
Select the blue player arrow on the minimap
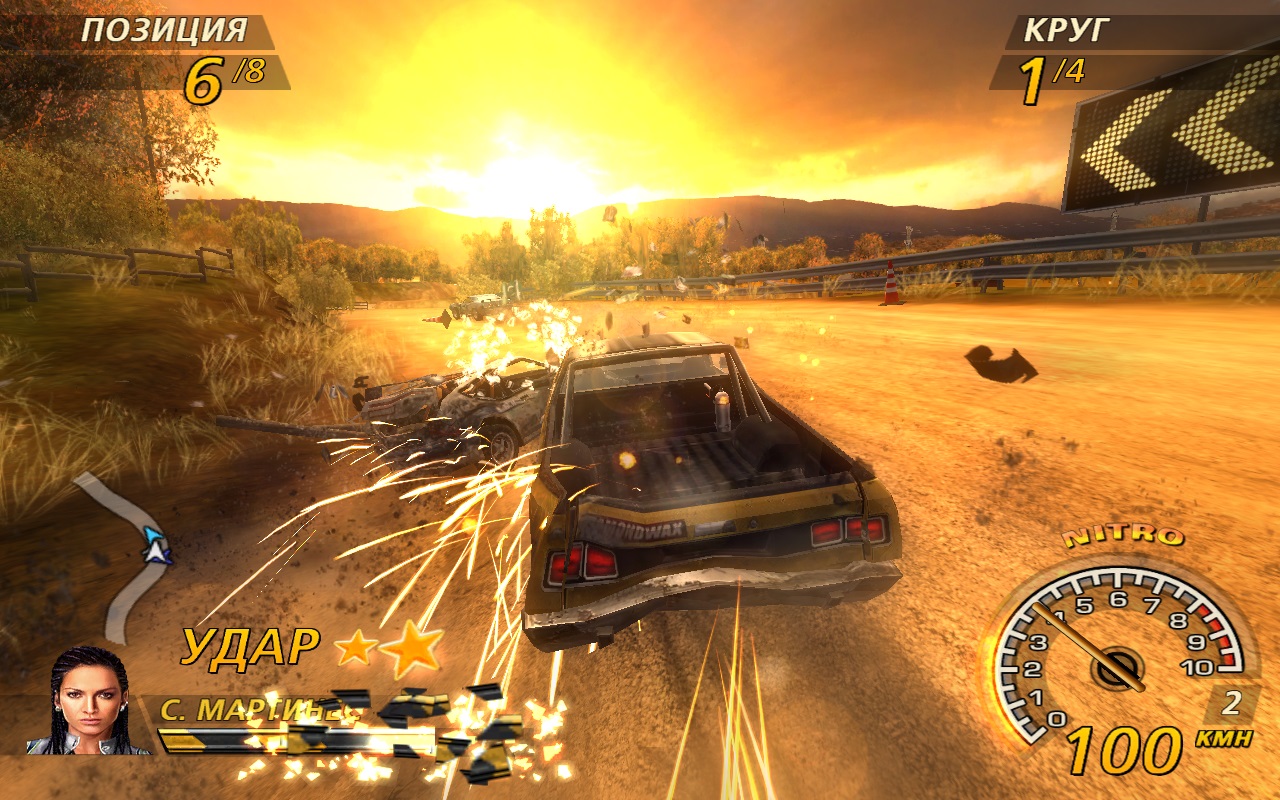pos(155,545)
